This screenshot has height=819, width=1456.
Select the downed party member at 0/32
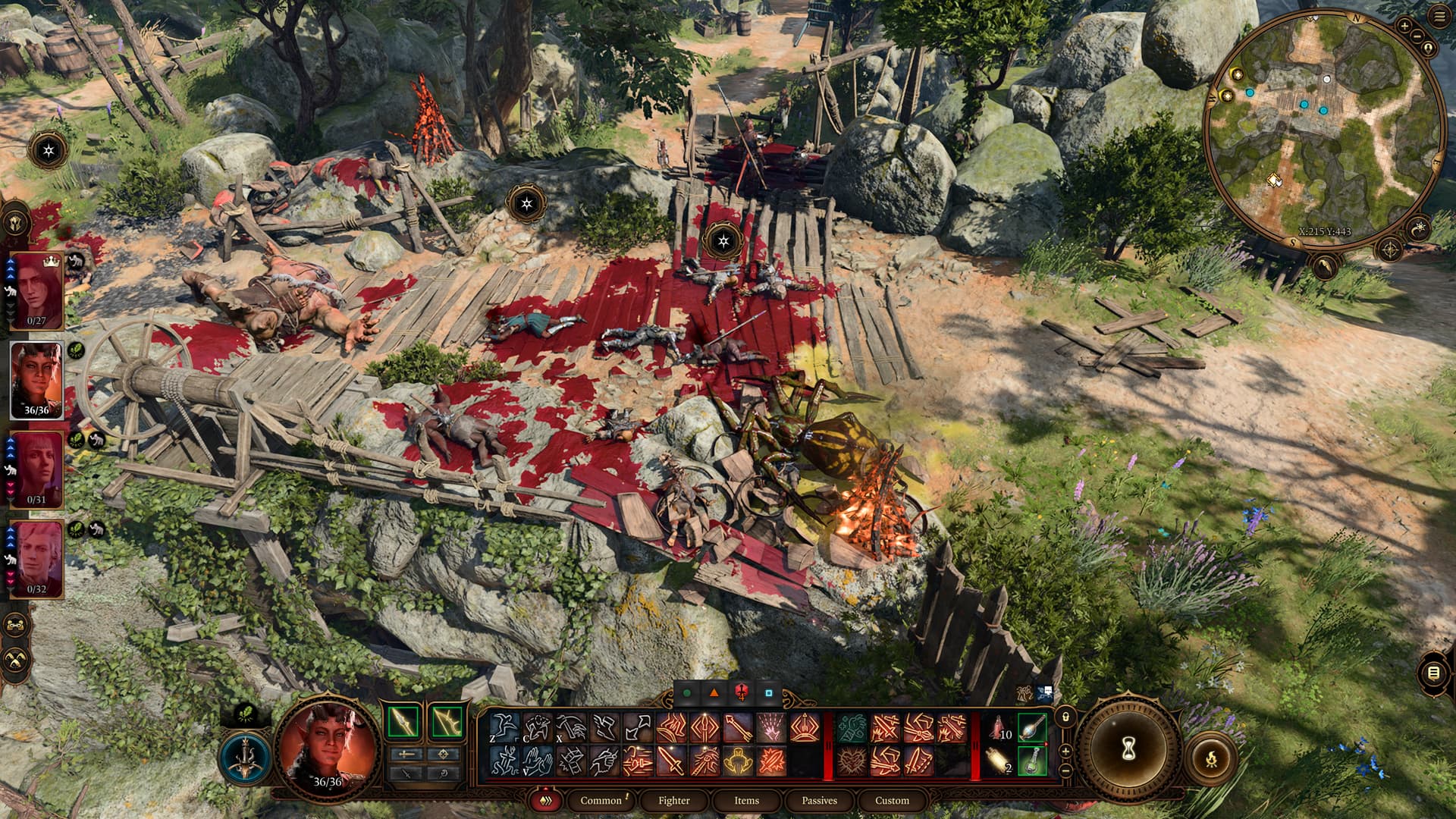pos(36,560)
